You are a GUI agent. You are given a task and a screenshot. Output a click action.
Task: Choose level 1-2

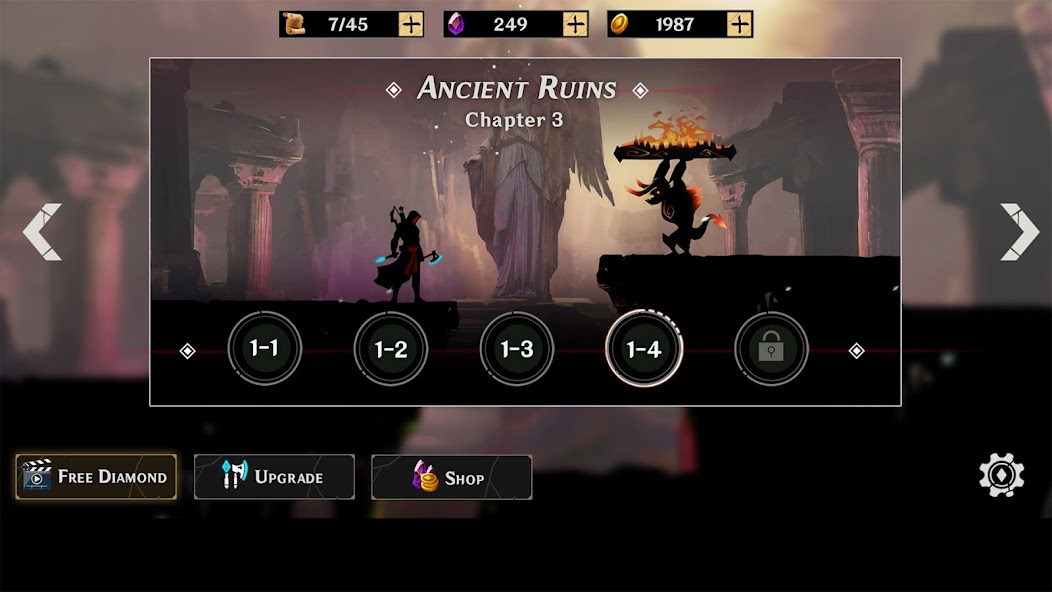point(391,349)
